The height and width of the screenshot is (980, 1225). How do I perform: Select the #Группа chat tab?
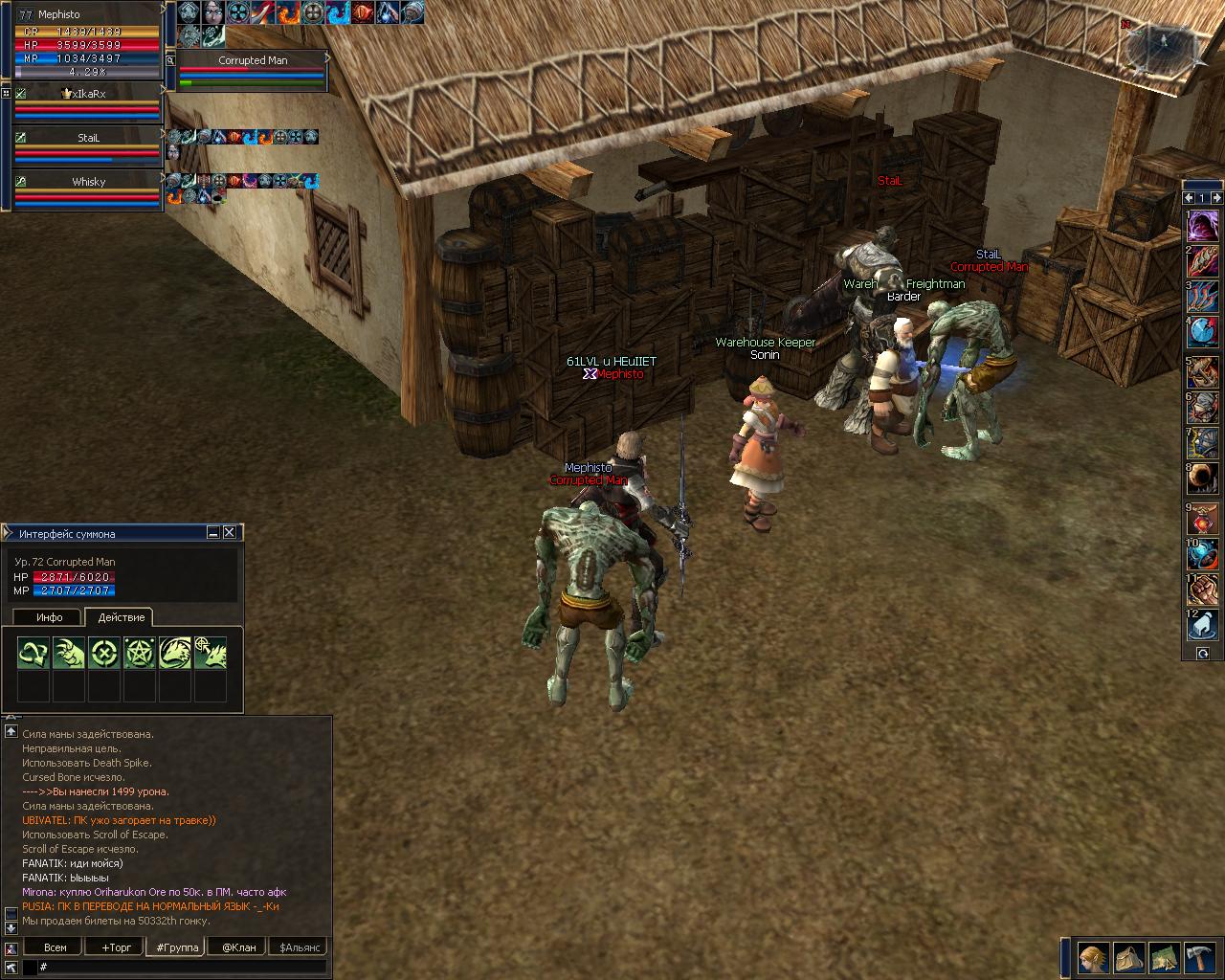pyautogui.click(x=177, y=947)
